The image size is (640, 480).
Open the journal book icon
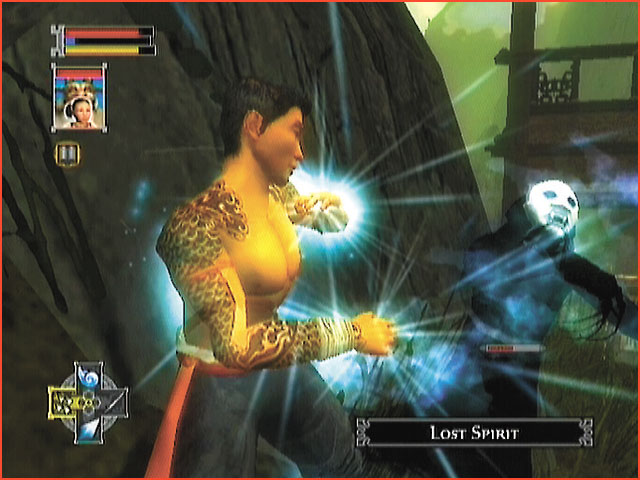click(68, 154)
